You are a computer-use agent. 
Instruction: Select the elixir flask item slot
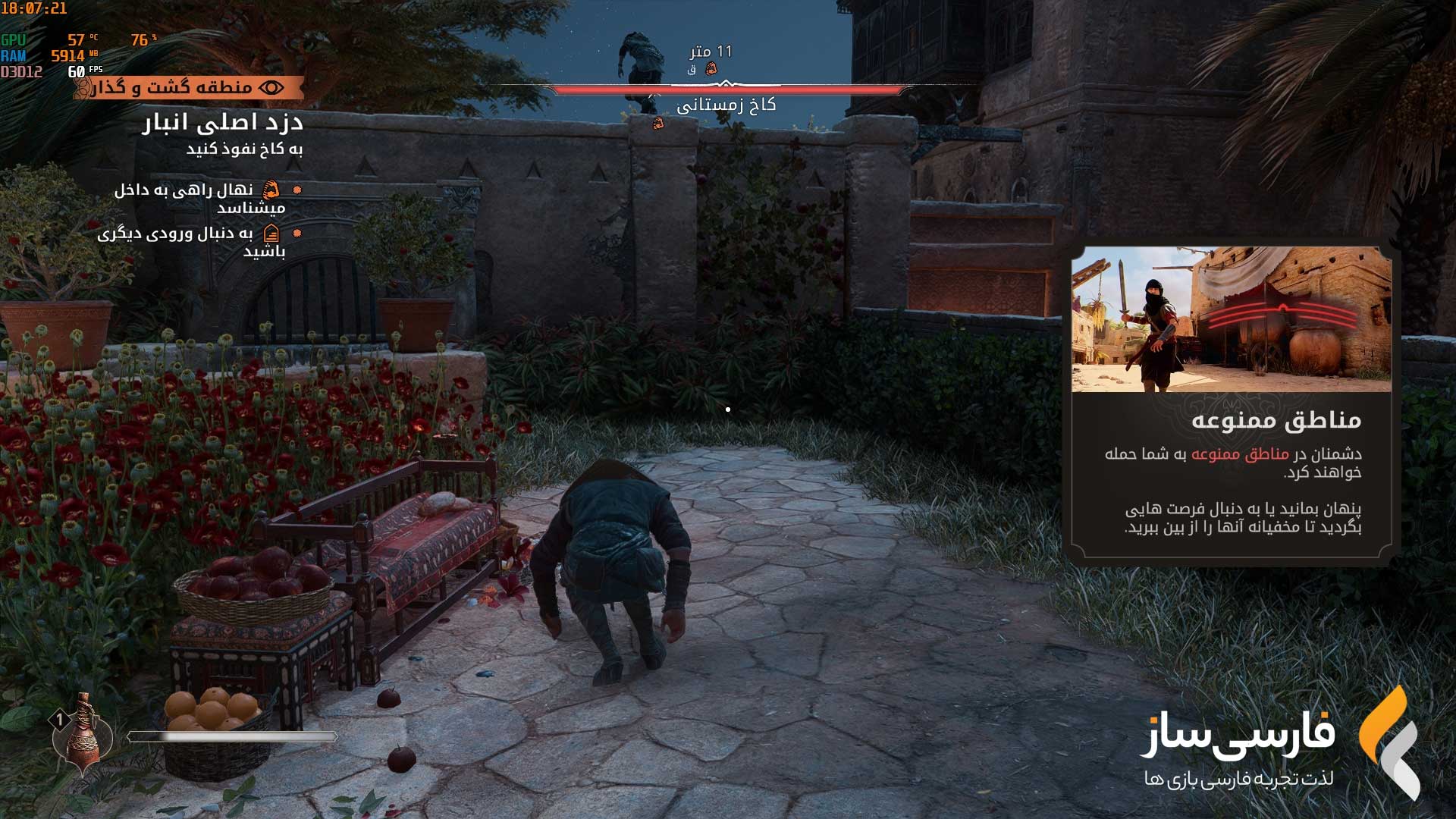click(x=82, y=734)
